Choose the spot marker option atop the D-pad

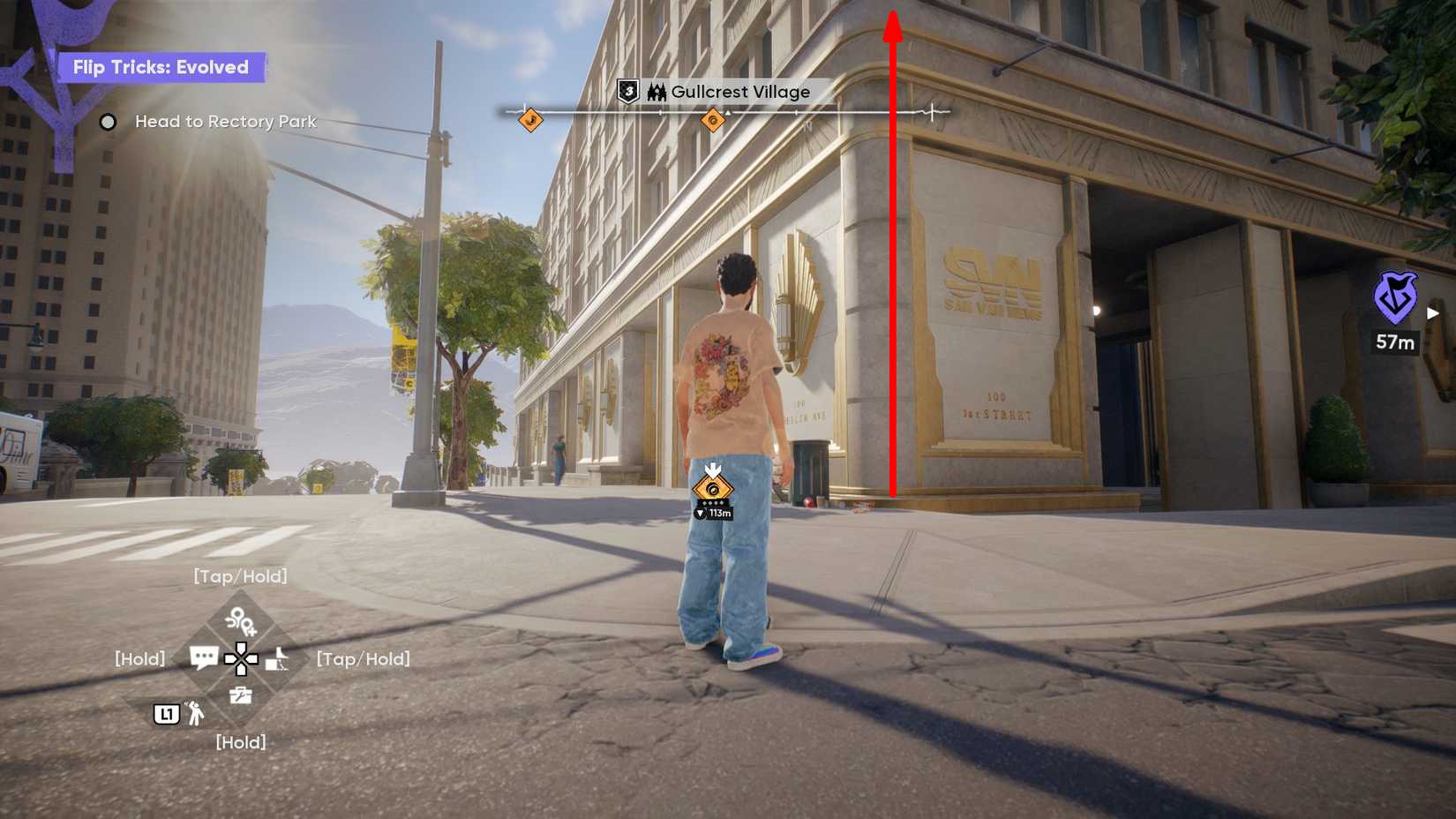(x=240, y=622)
